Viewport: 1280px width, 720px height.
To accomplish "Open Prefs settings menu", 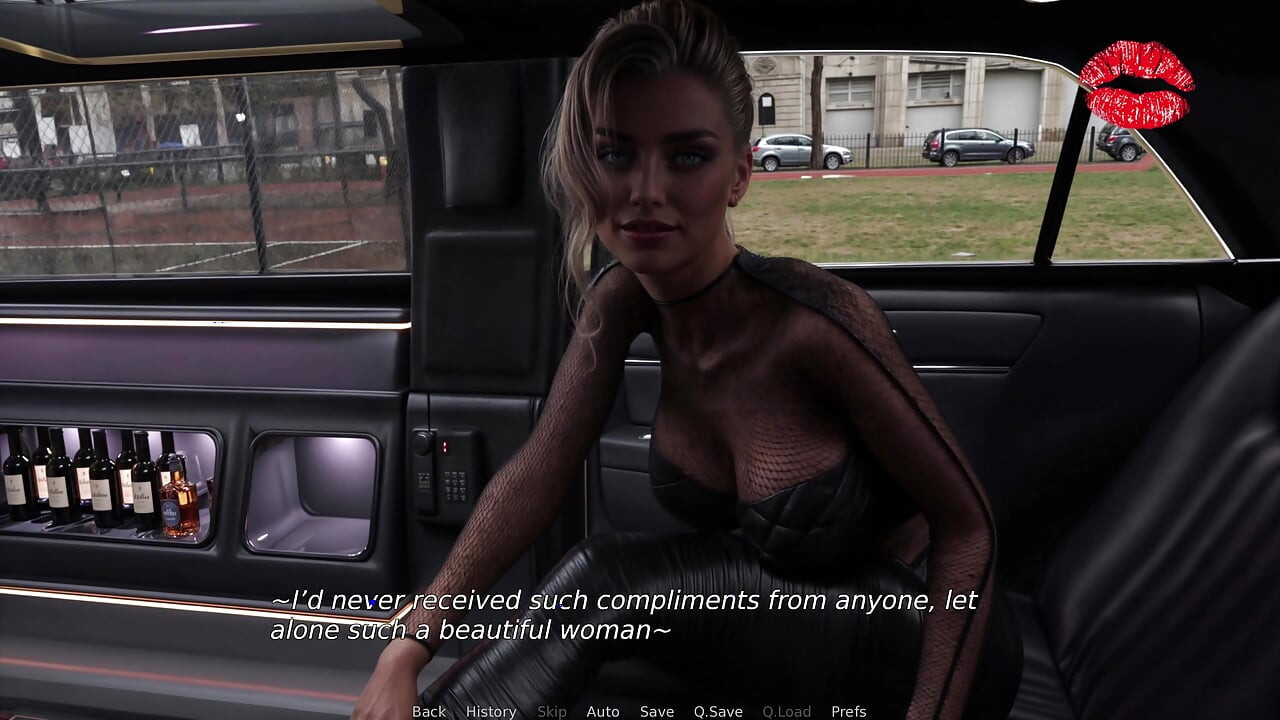I will pos(849,711).
